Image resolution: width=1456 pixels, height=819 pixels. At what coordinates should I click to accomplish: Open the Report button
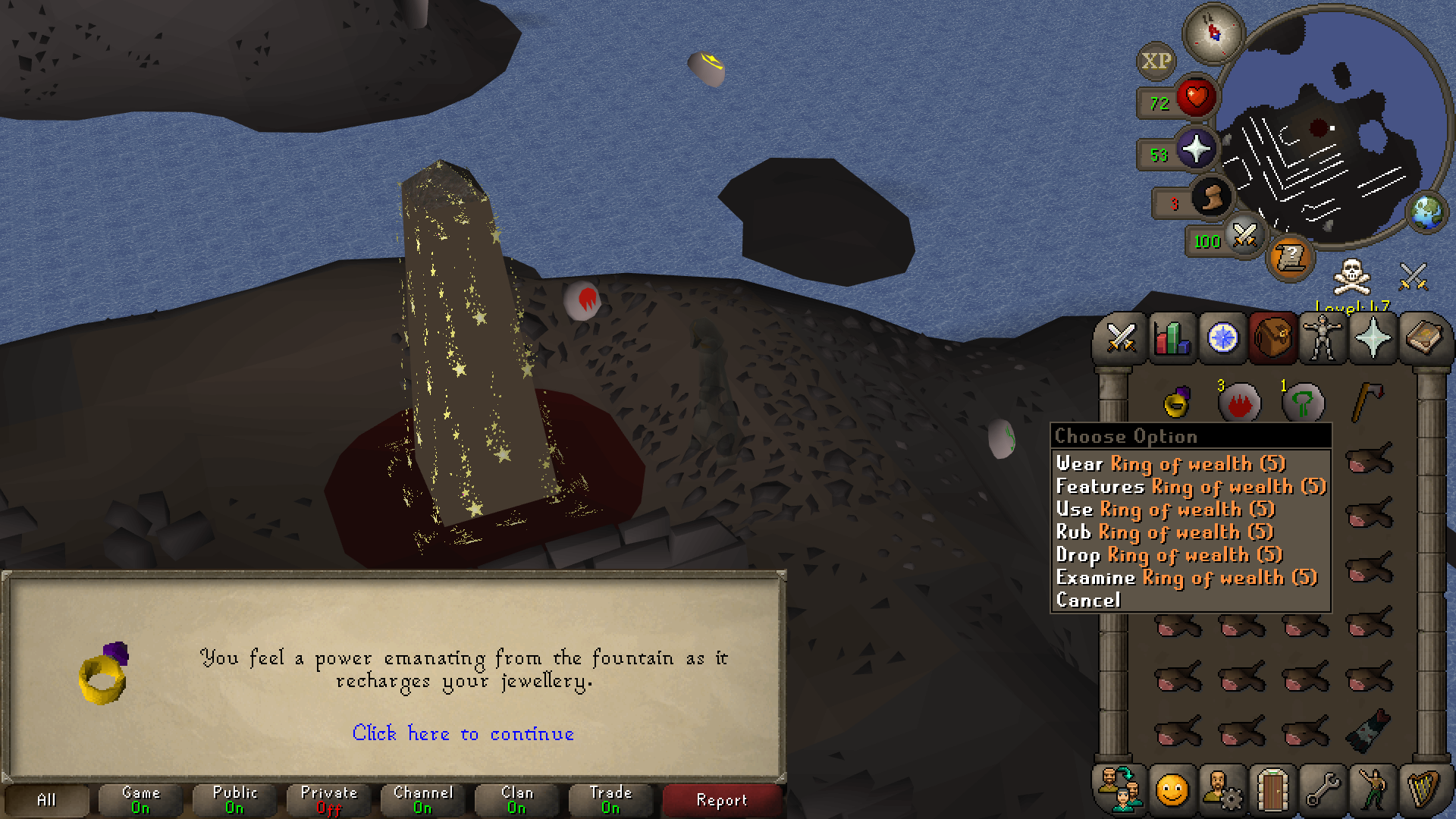point(721,800)
